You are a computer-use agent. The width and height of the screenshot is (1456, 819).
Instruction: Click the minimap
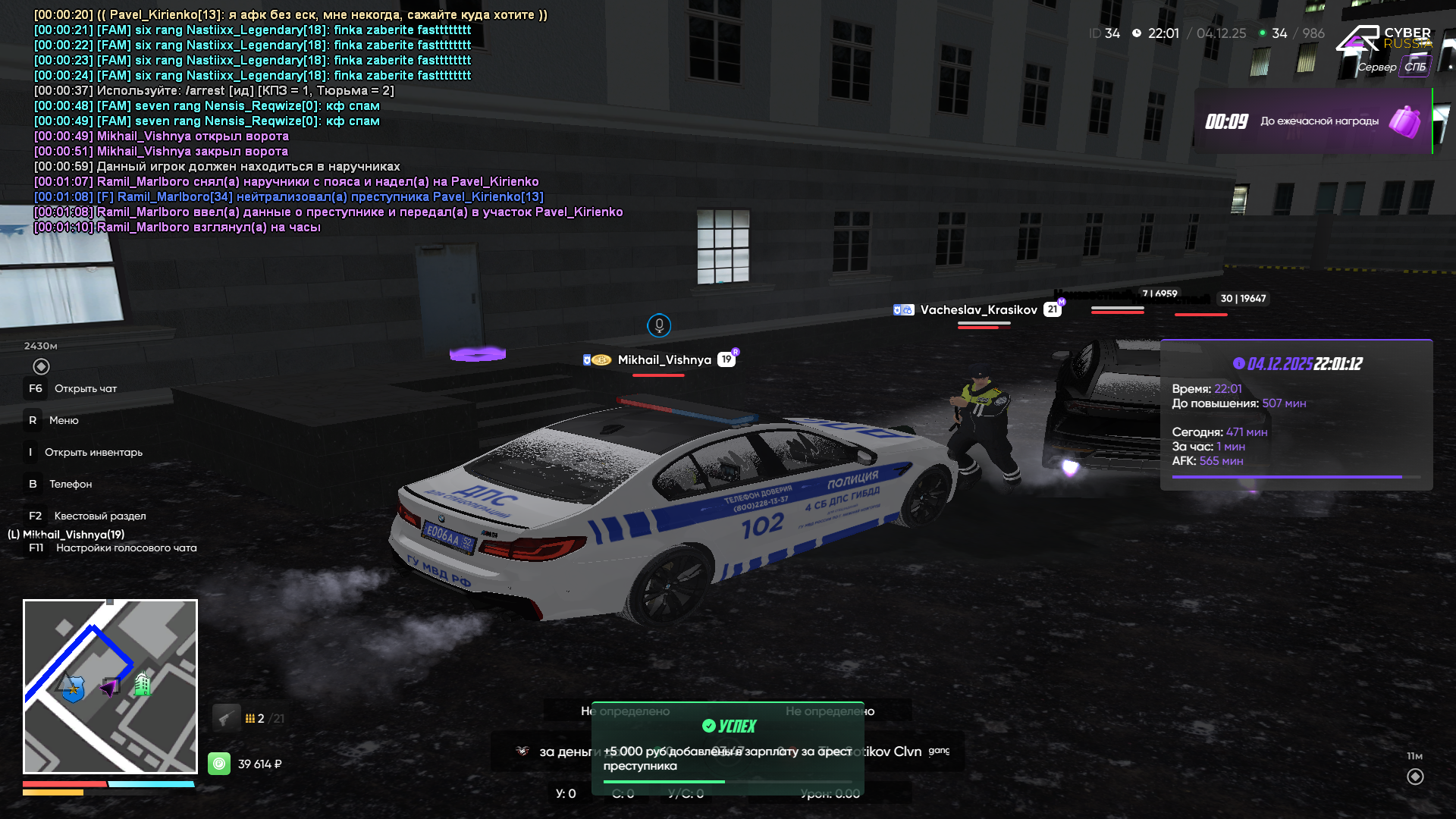click(110, 686)
